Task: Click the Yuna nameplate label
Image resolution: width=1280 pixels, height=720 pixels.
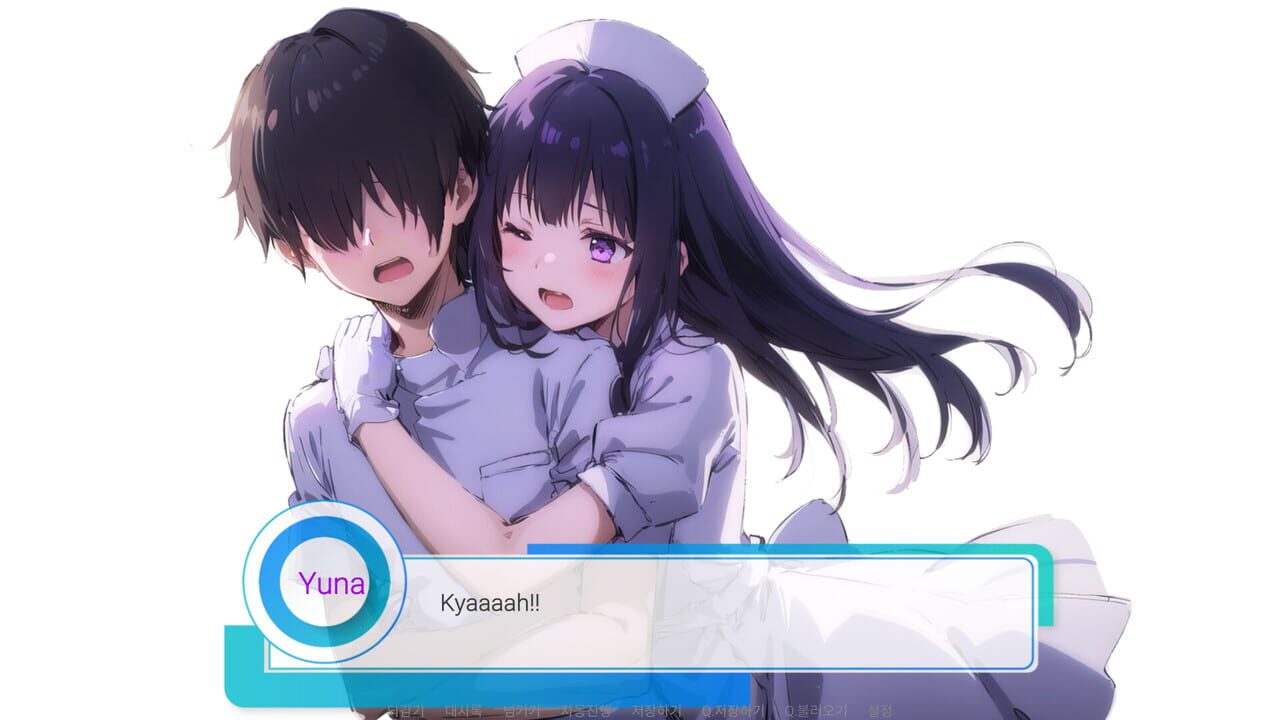Action: click(x=334, y=585)
